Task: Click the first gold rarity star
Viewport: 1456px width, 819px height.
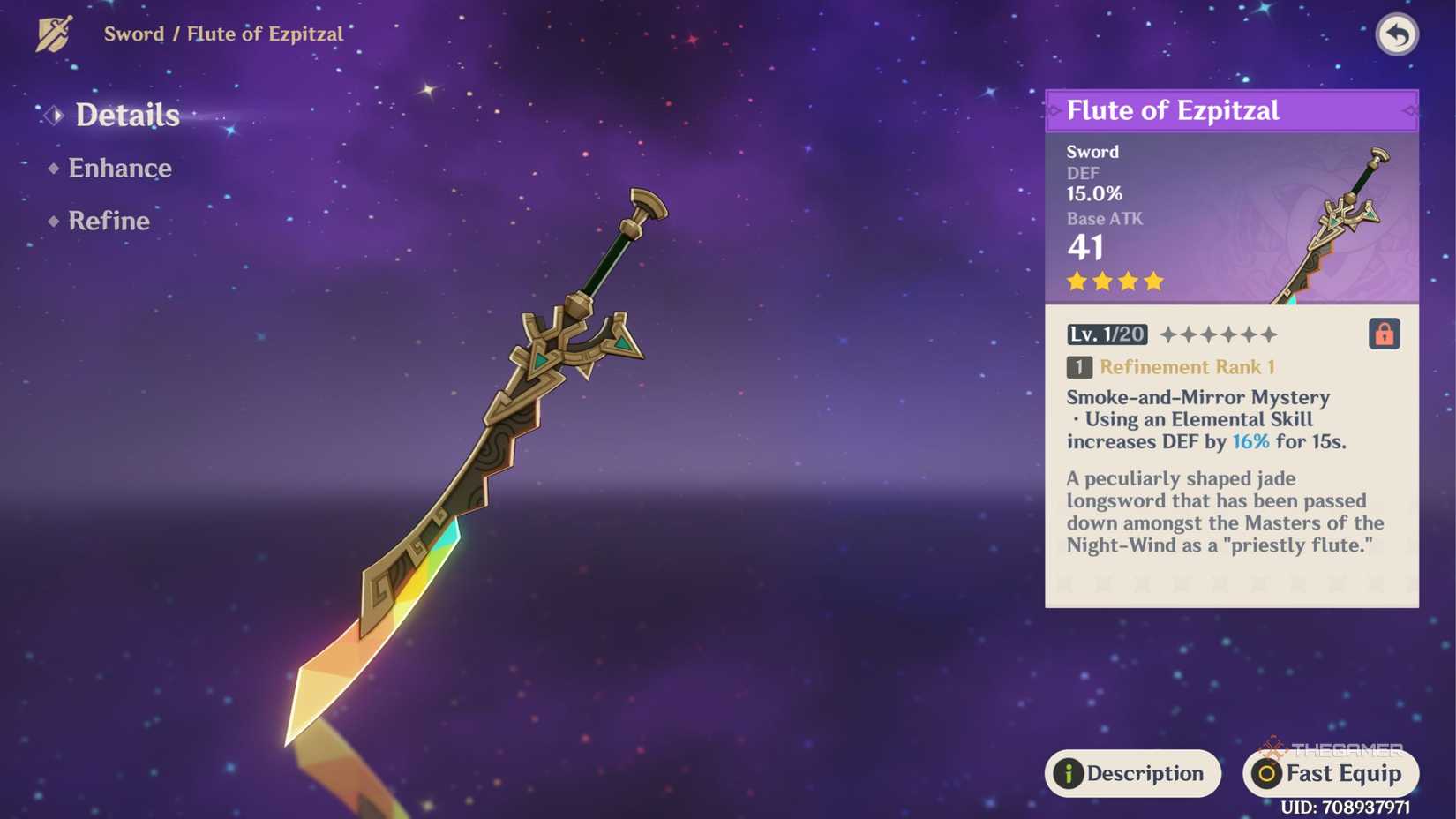Action: click(1076, 281)
